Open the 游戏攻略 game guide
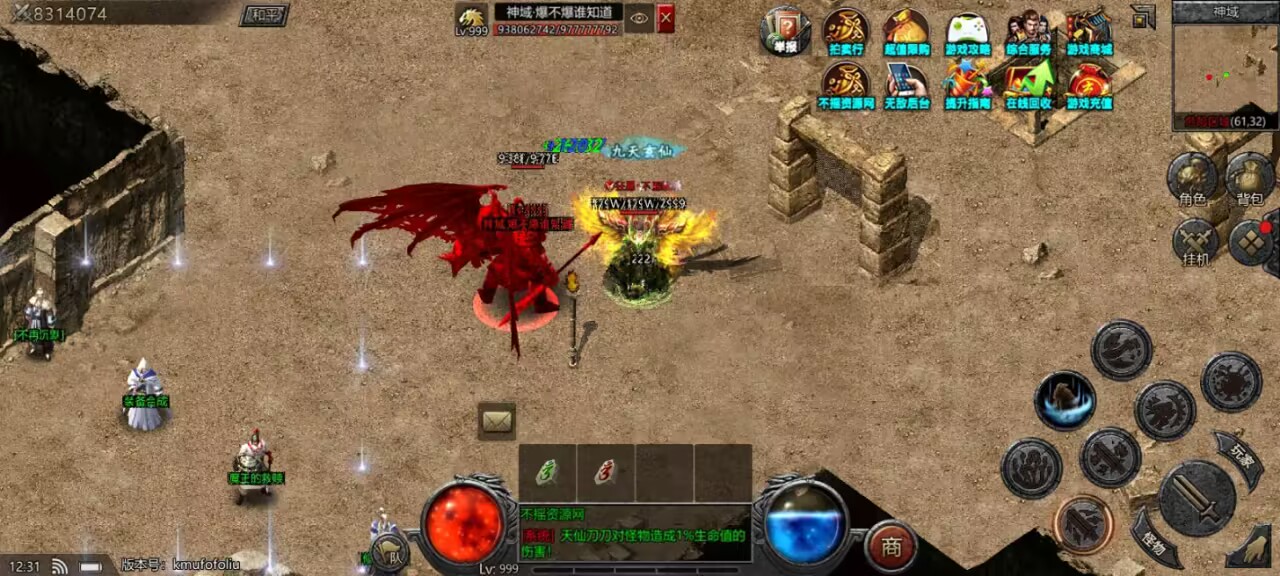 point(968,32)
